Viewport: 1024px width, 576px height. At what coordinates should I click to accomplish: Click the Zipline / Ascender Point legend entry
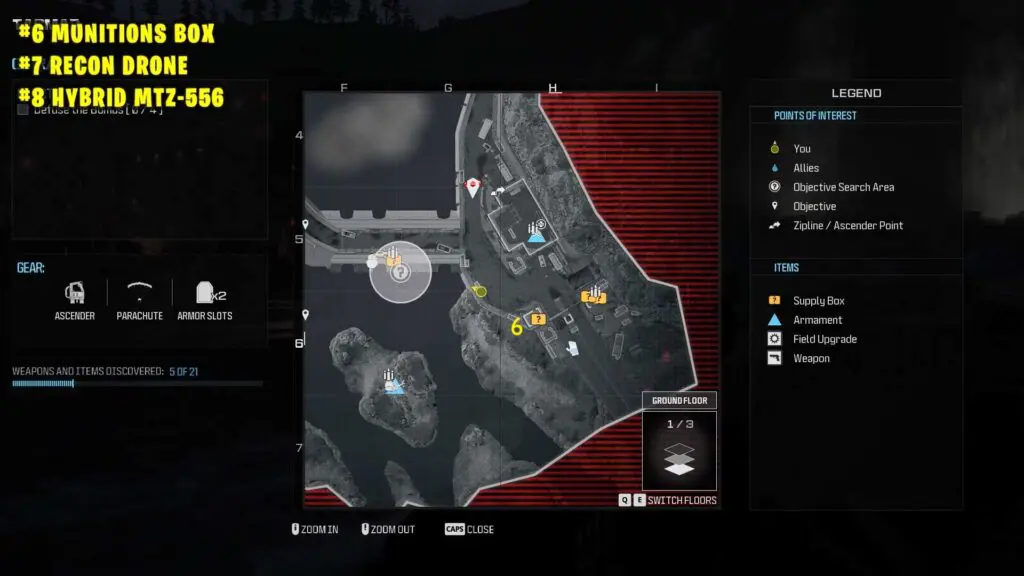[x=847, y=225]
